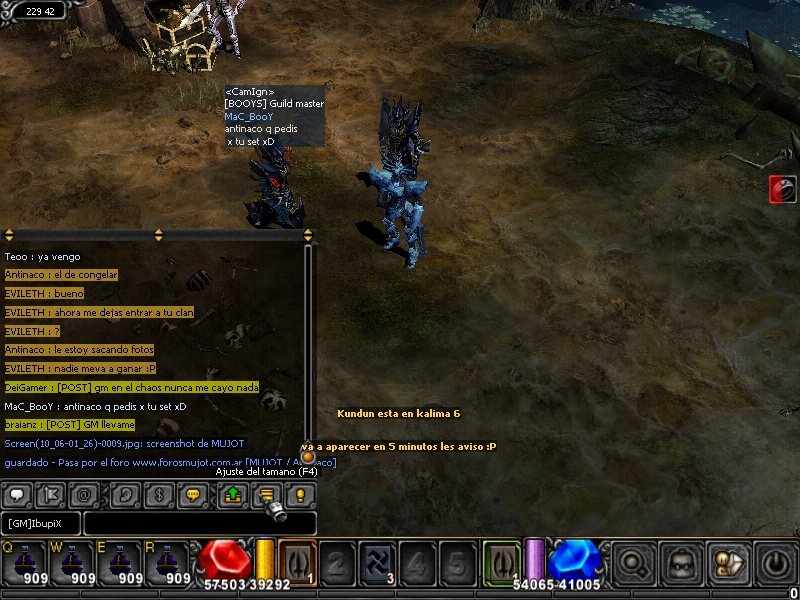
Task: Select the @ guild chat button
Action: click(86, 494)
